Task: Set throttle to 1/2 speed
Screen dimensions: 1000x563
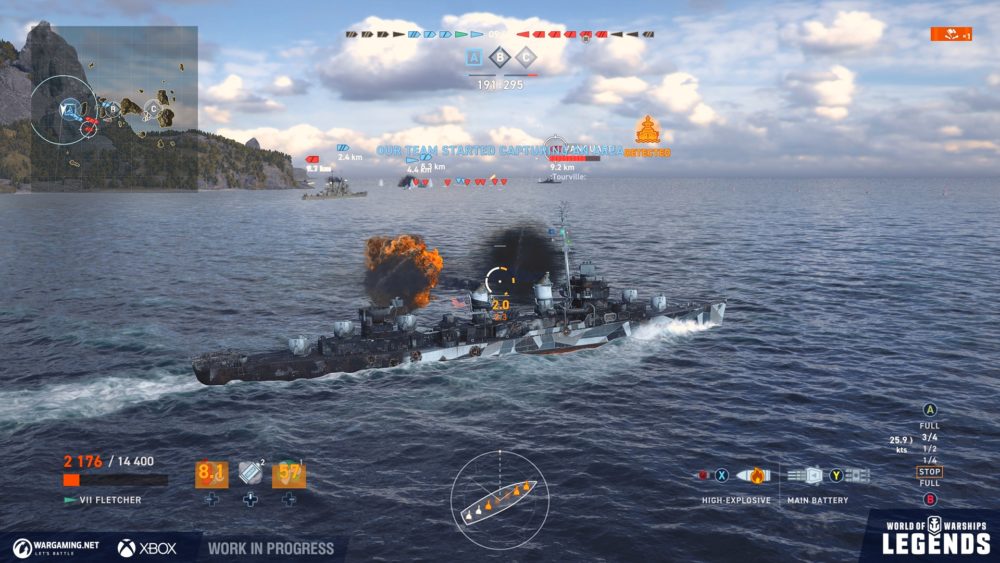Action: click(929, 449)
